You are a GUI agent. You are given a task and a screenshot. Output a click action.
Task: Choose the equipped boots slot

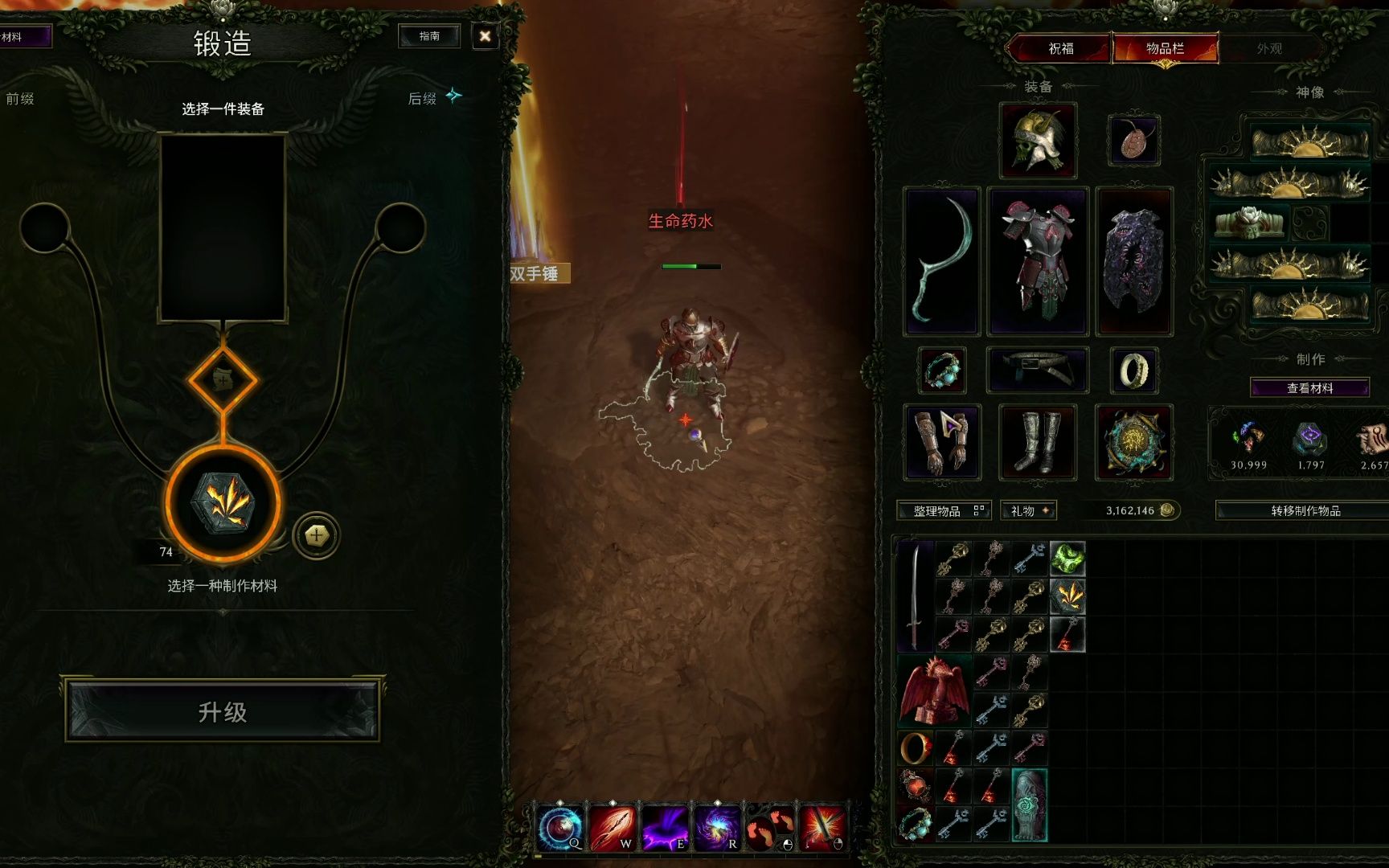pyautogui.click(x=1038, y=442)
